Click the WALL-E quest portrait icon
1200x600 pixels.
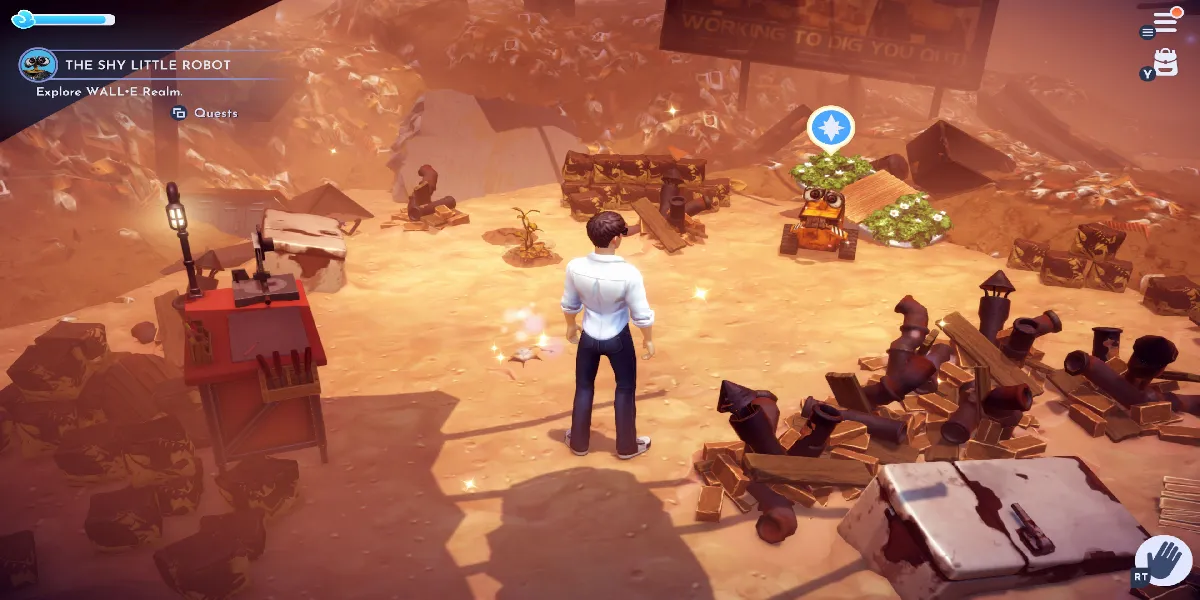pyautogui.click(x=38, y=65)
